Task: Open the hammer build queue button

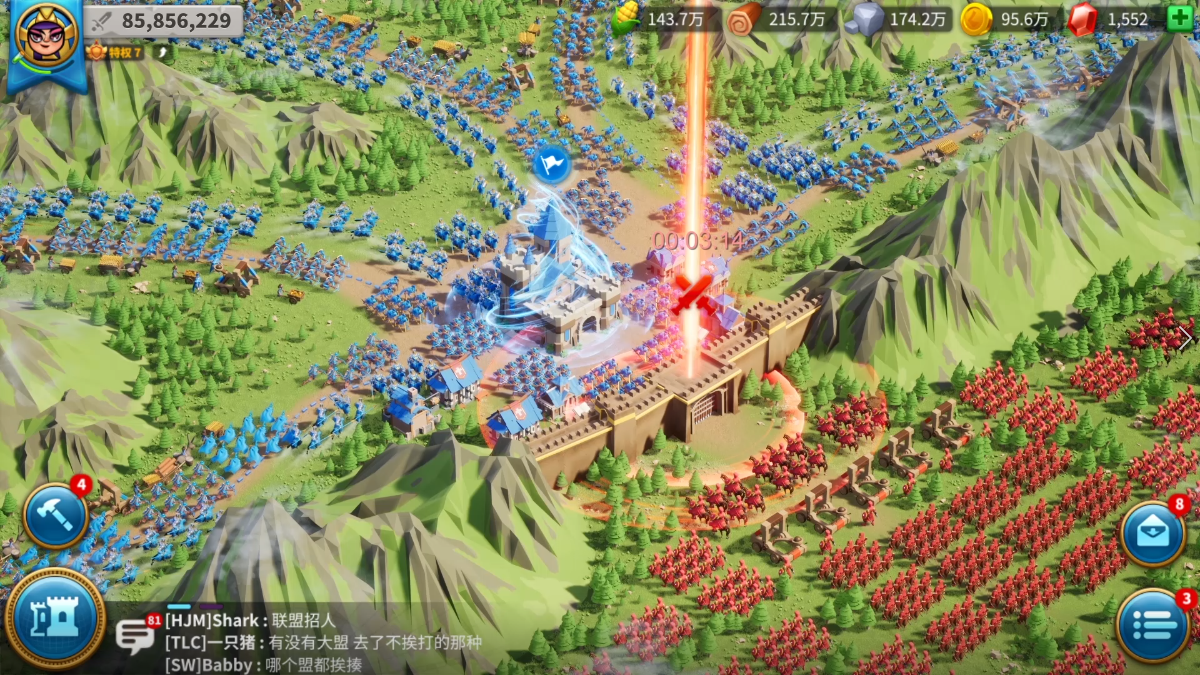Action: pyautogui.click(x=55, y=516)
